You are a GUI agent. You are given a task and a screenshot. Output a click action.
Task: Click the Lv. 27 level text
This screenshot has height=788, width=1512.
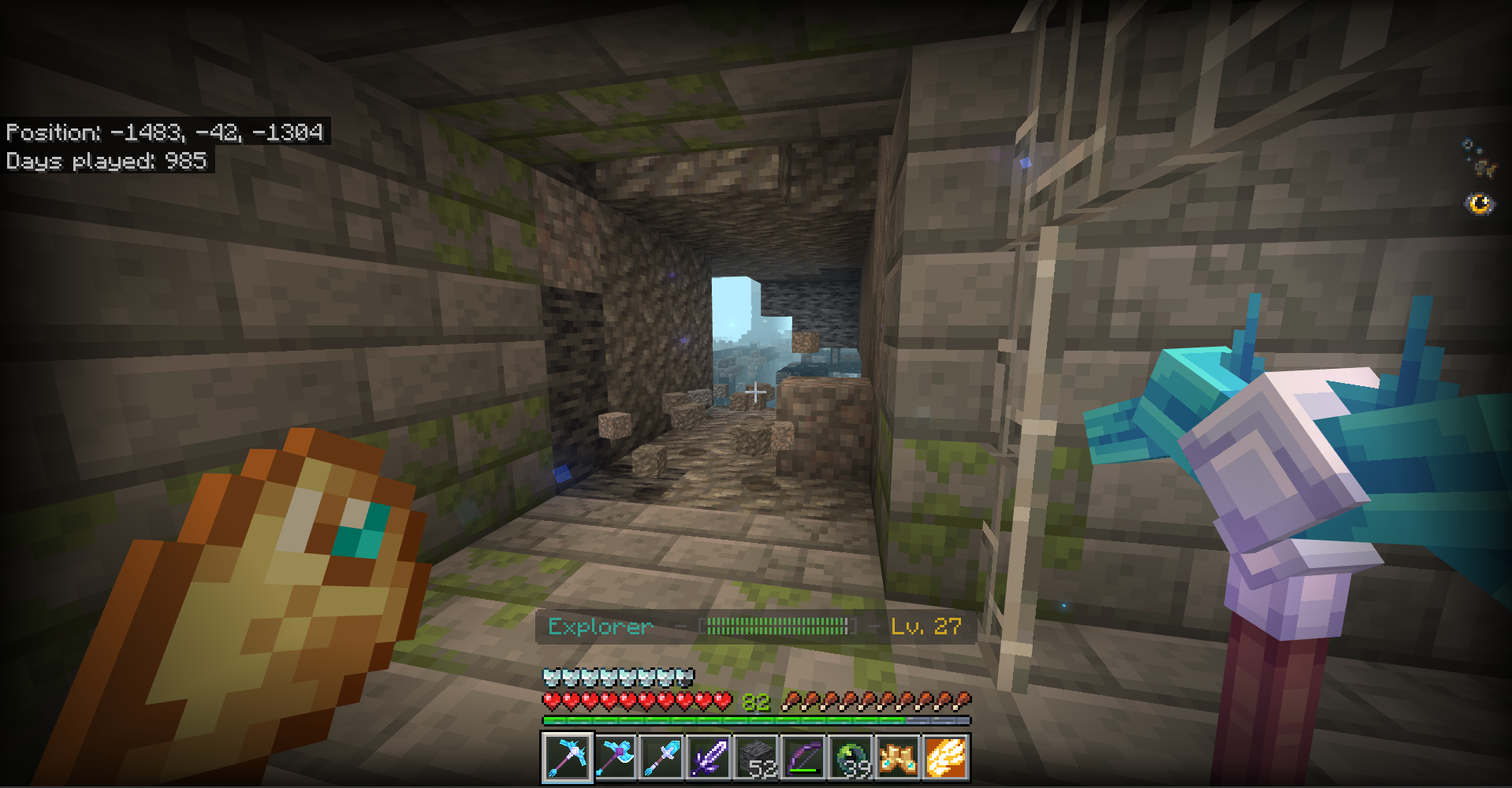(928, 627)
